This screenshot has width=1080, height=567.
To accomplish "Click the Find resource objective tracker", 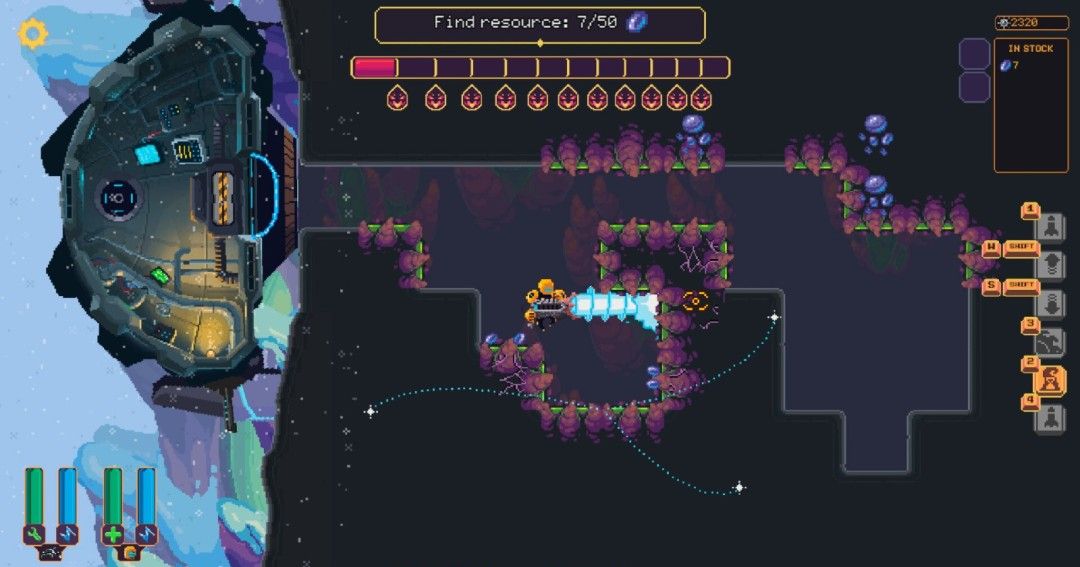I will pos(539,24).
